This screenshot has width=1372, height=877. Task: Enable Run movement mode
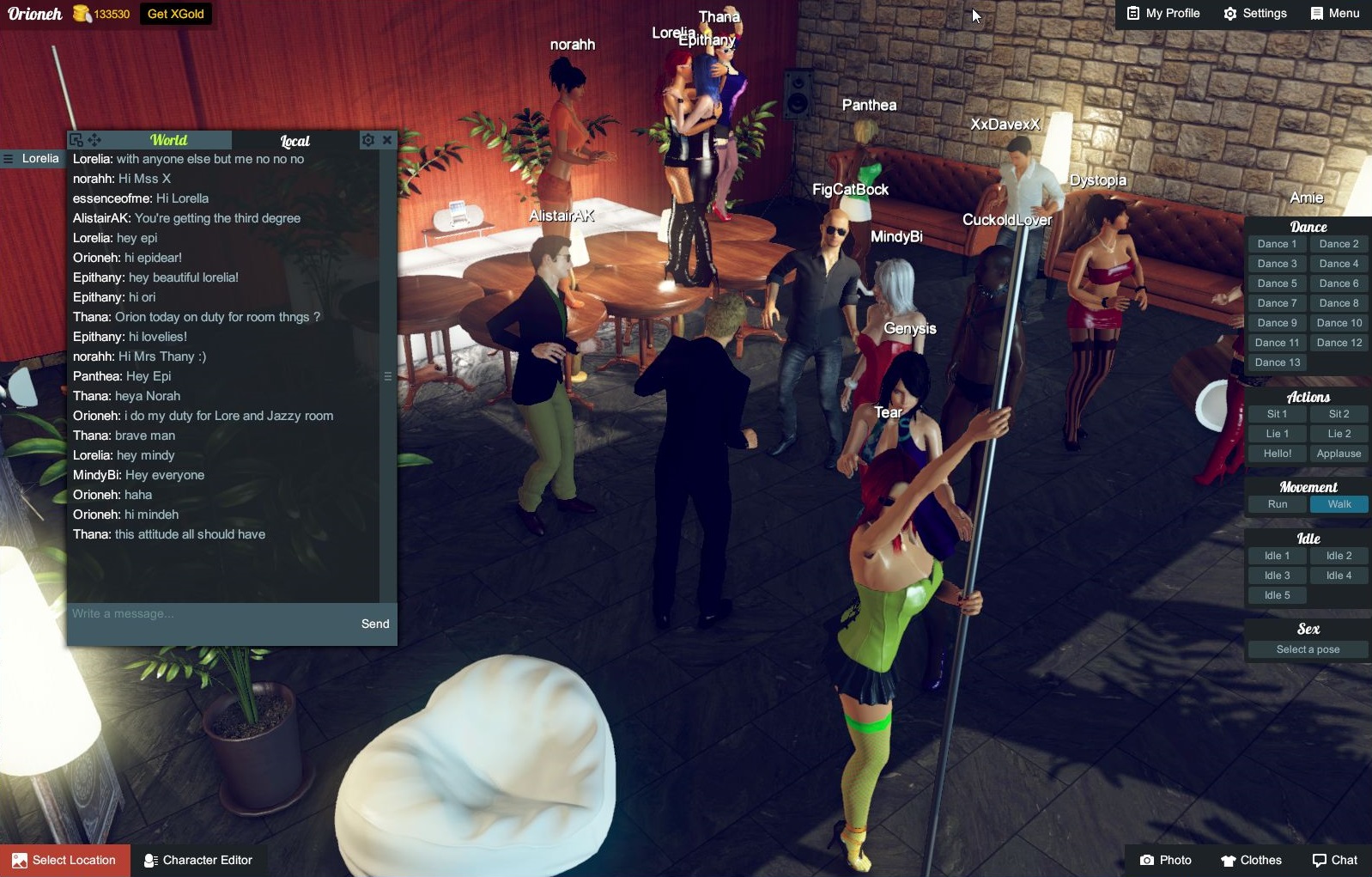click(x=1277, y=504)
